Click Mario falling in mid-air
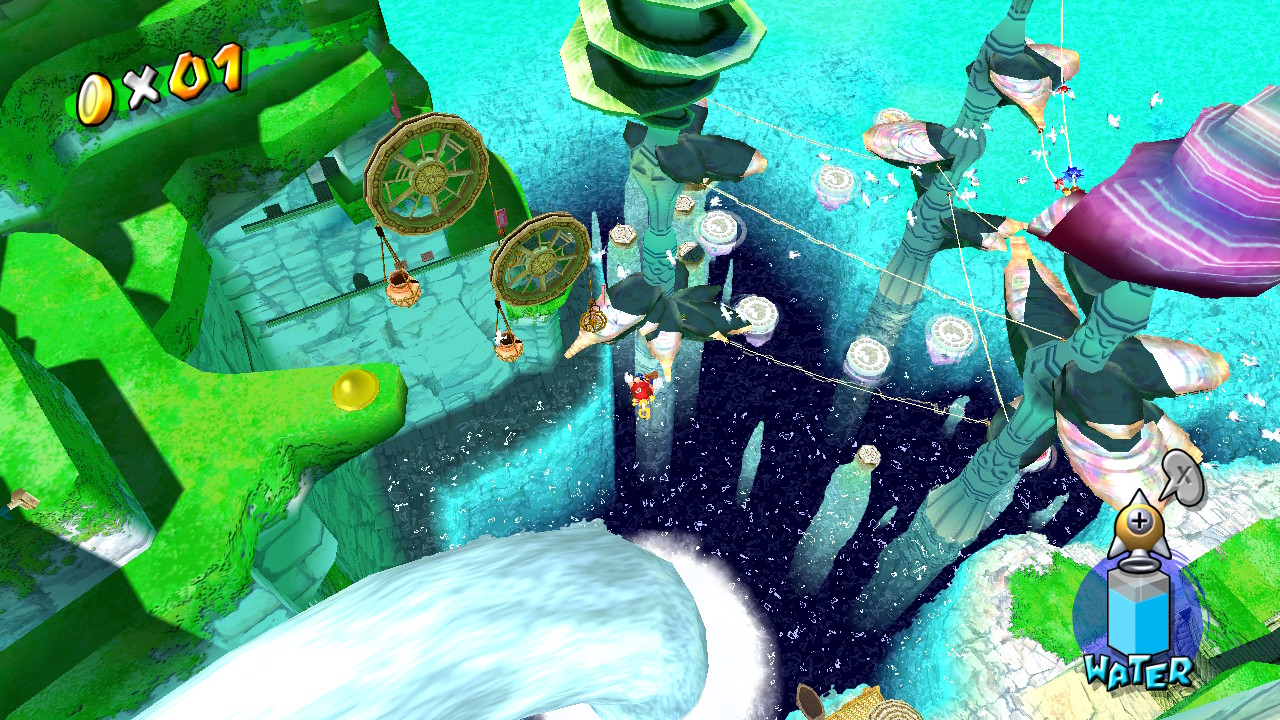The height and width of the screenshot is (720, 1280). 641,390
